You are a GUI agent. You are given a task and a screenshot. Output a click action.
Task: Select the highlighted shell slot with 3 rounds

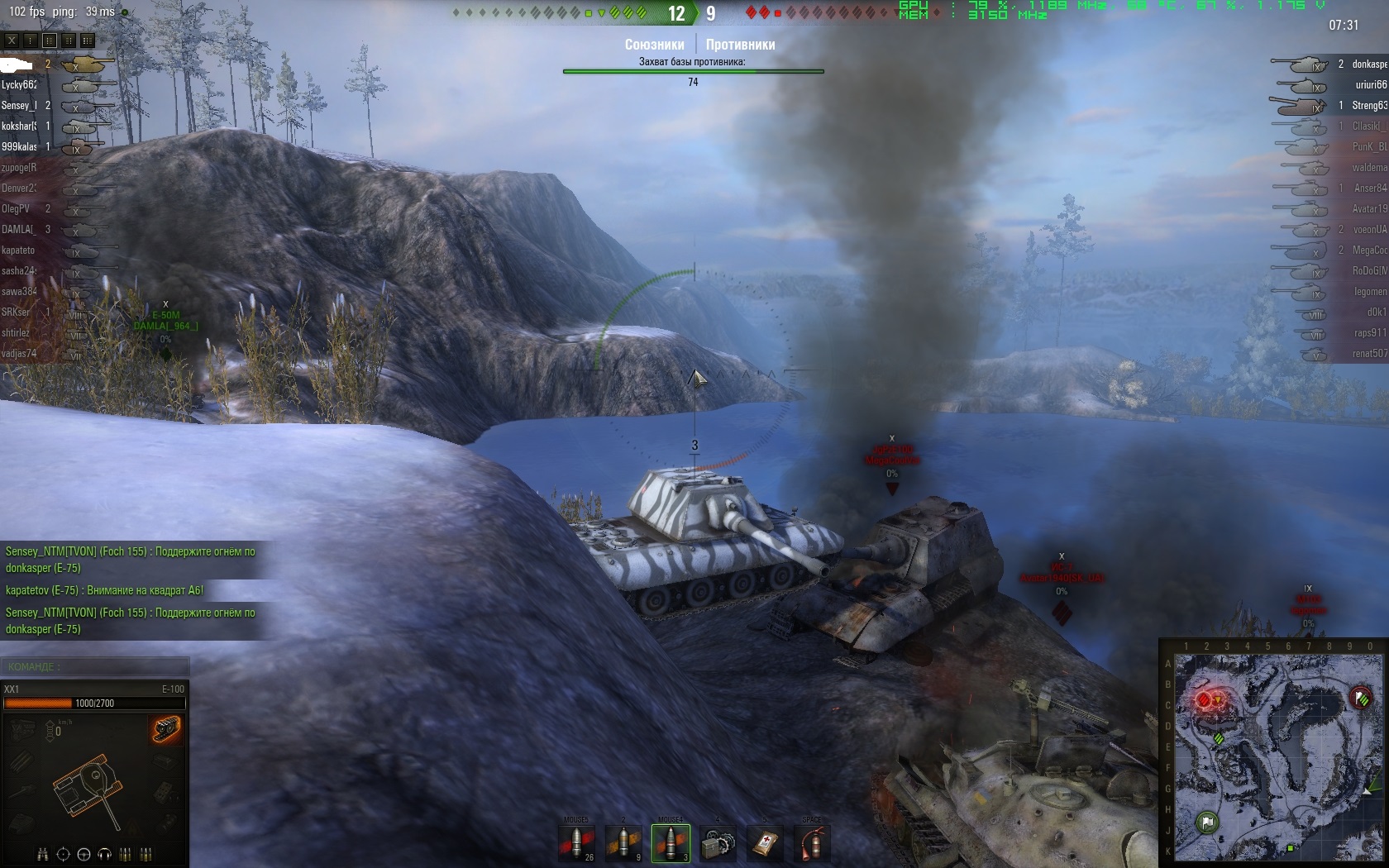pyautogui.click(x=671, y=842)
